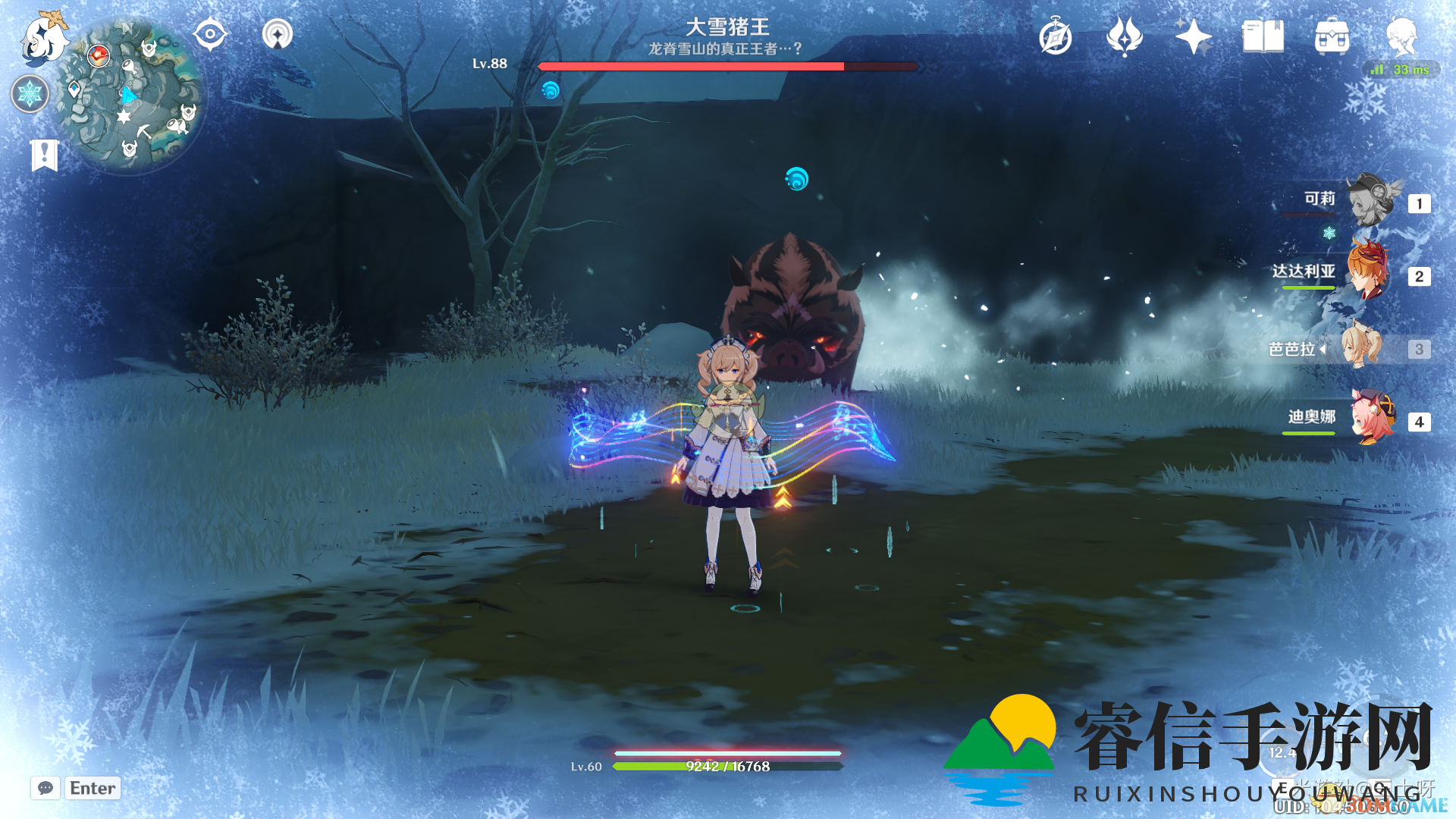Open the Paimon menu
1456x819 pixels.
click(x=44, y=38)
